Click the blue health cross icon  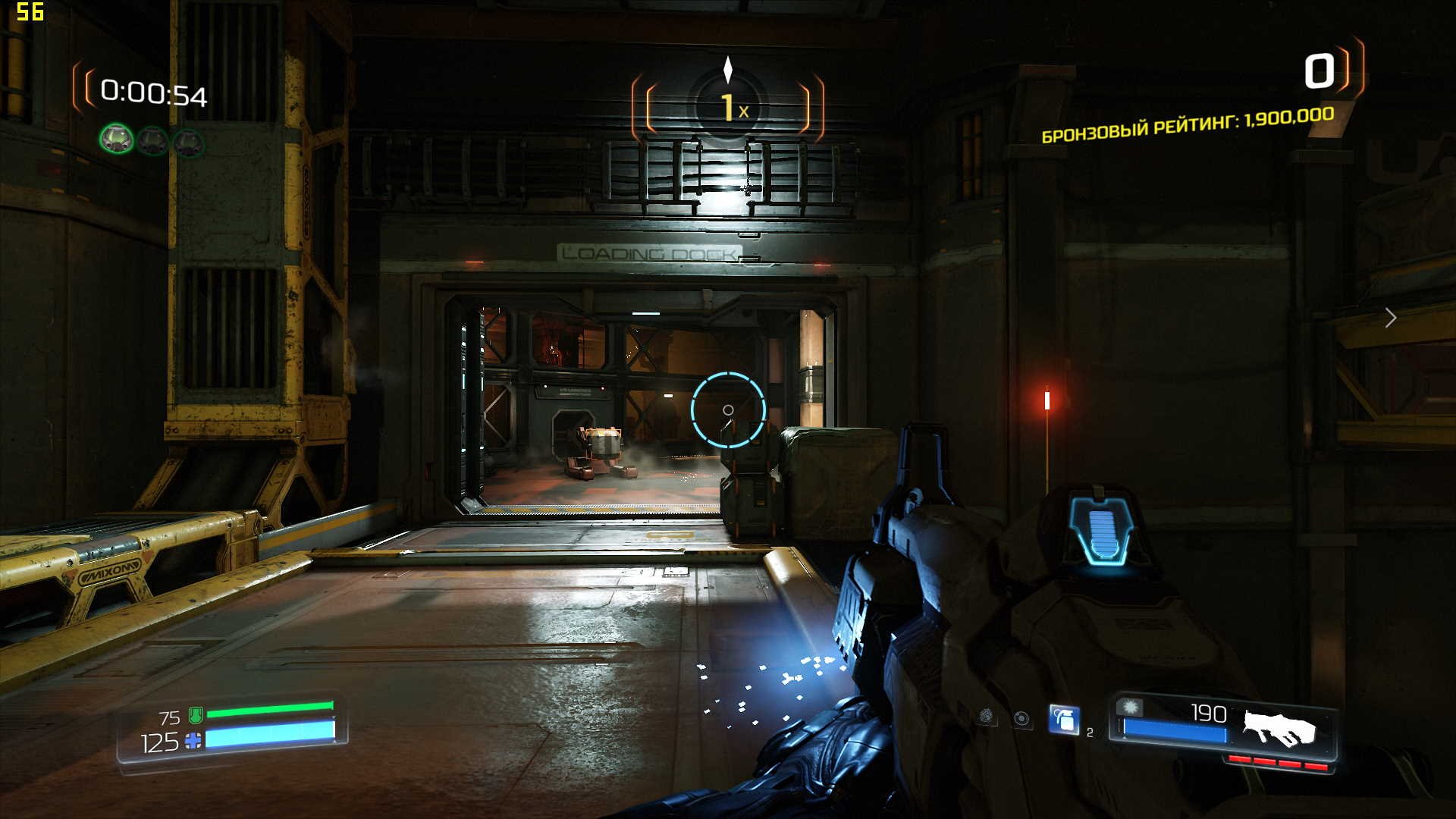[x=193, y=741]
